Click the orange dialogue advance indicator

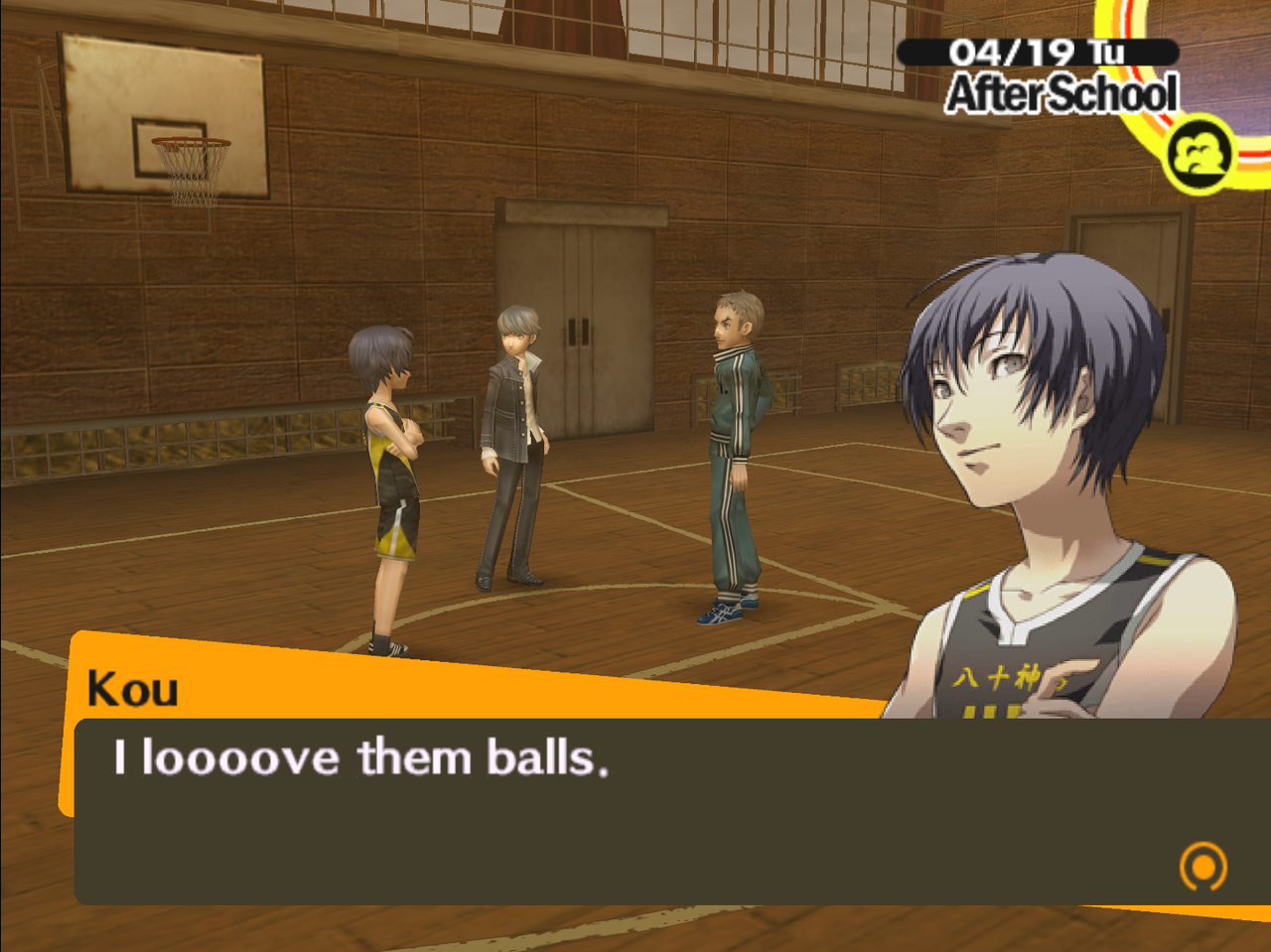tap(1202, 866)
